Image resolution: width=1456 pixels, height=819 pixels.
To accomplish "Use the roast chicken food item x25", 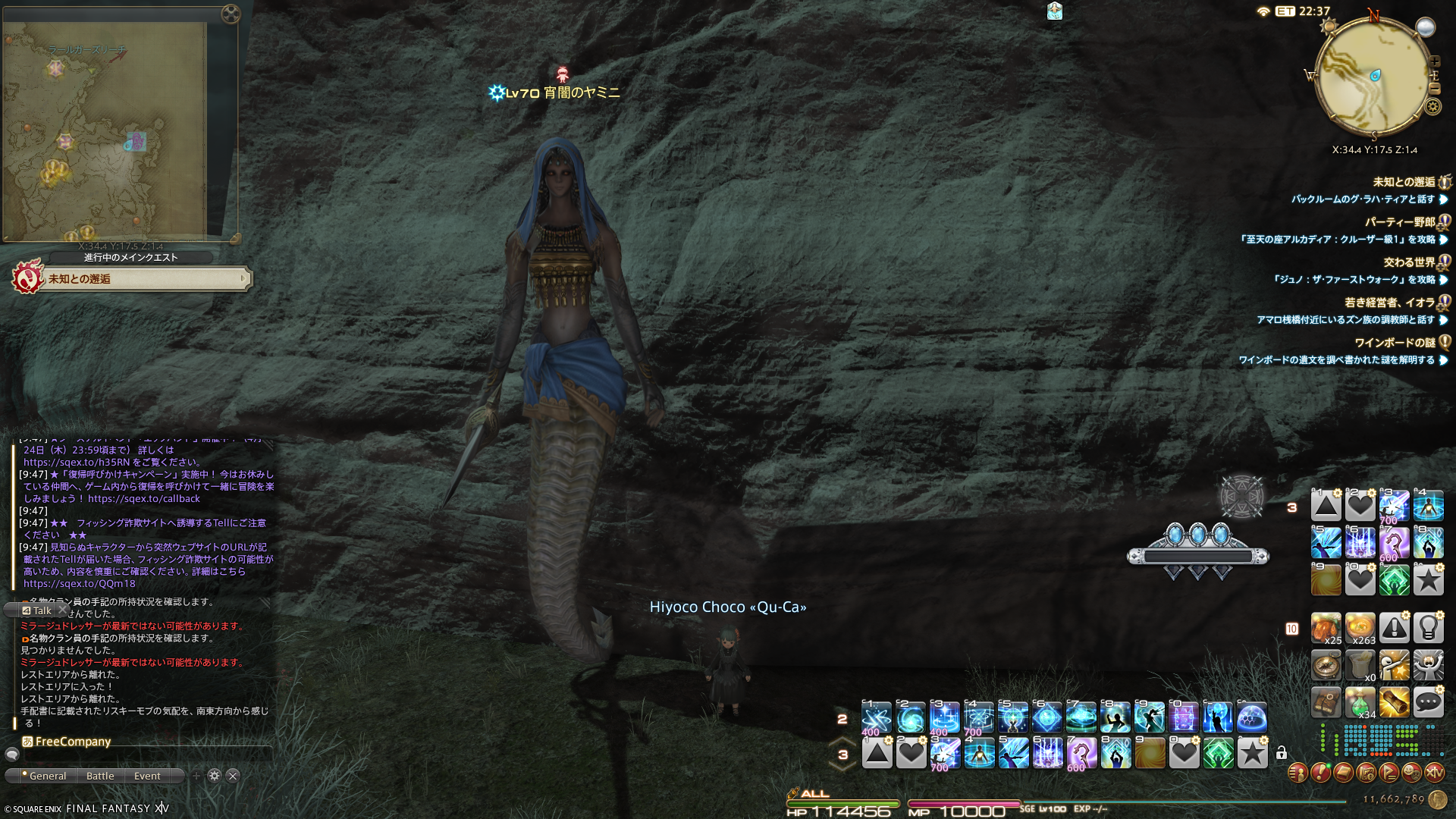I will (1326, 629).
